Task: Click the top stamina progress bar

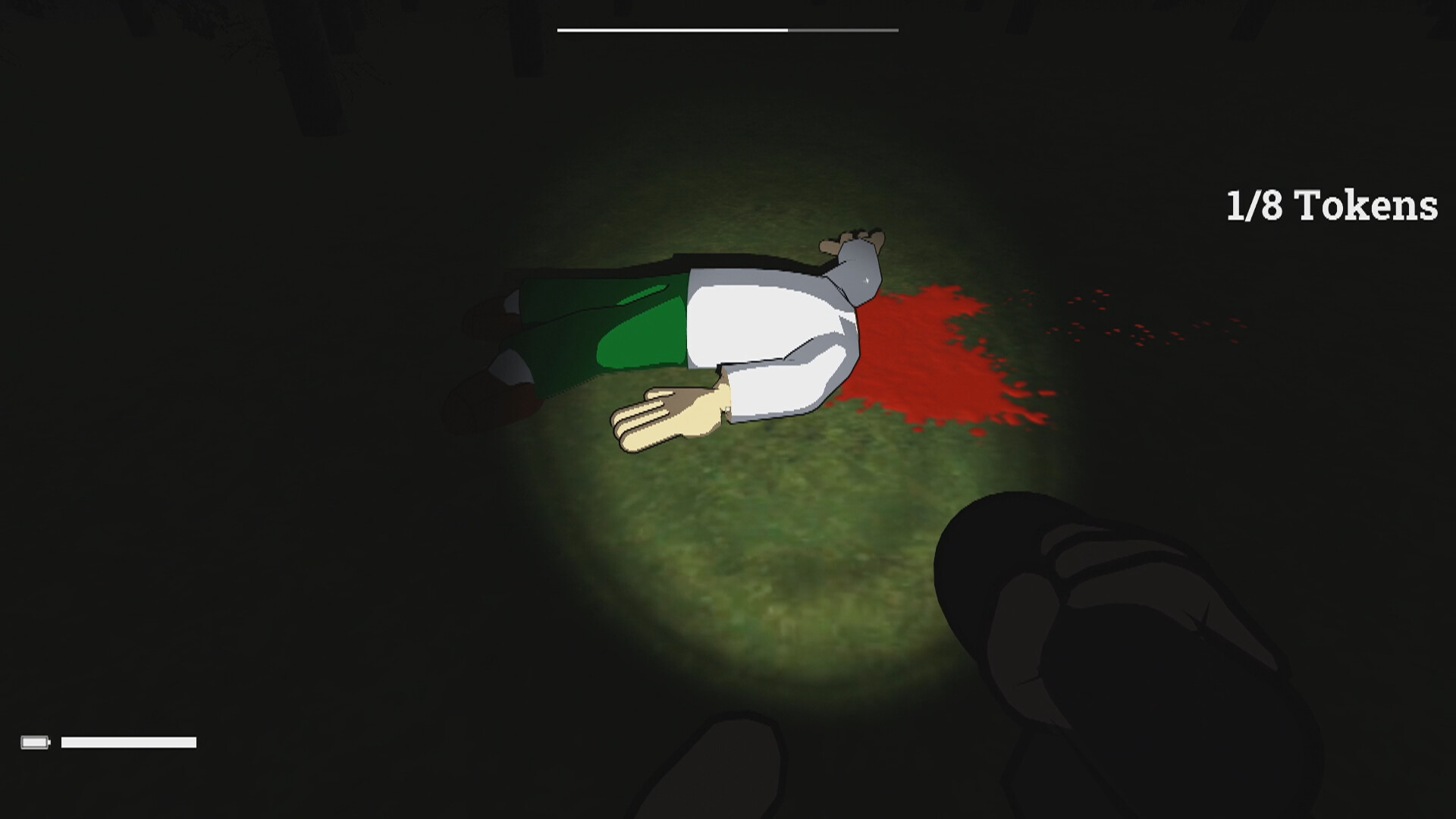Action: pyautogui.click(x=728, y=30)
